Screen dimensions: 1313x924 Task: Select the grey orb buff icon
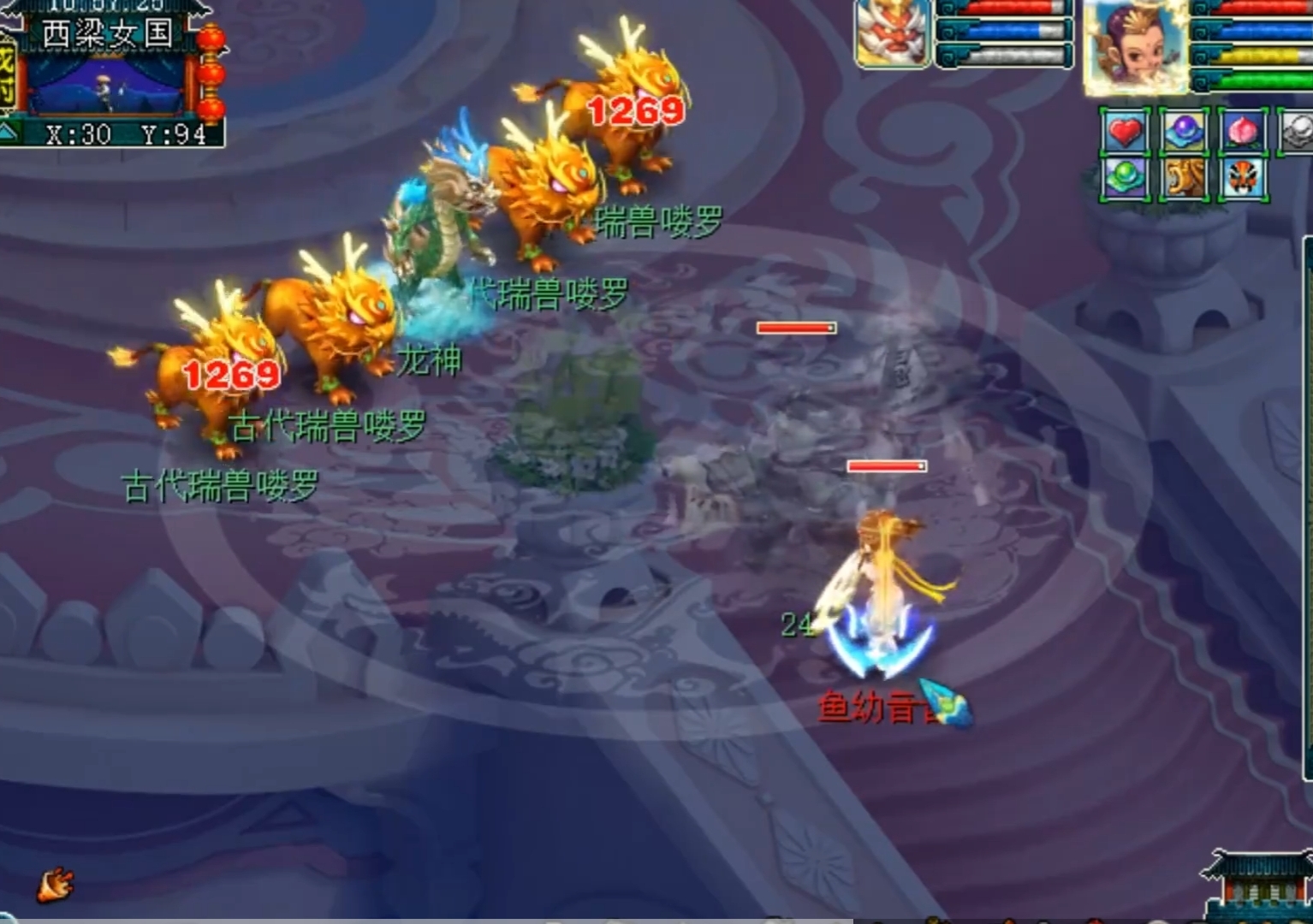pyautogui.click(x=1297, y=133)
